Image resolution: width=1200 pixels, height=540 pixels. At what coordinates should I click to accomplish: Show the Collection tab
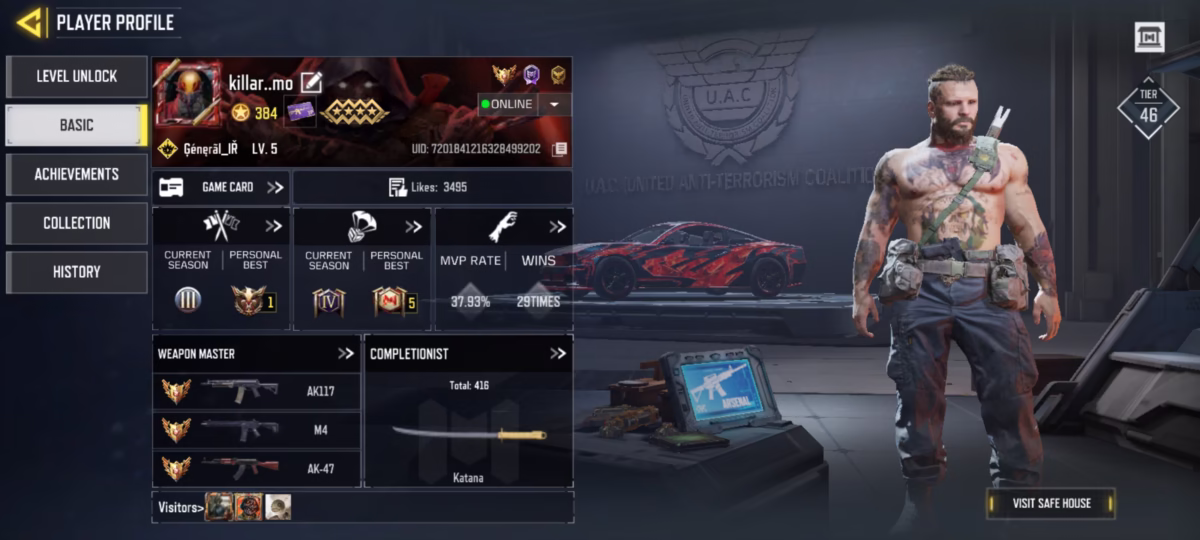(x=77, y=223)
